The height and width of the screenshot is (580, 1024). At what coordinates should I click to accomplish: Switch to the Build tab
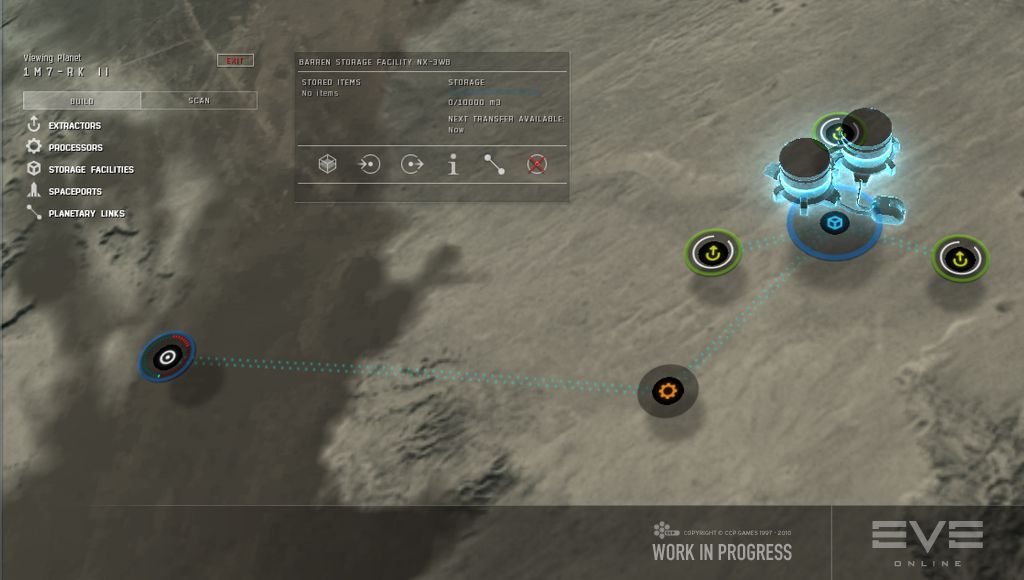82,101
